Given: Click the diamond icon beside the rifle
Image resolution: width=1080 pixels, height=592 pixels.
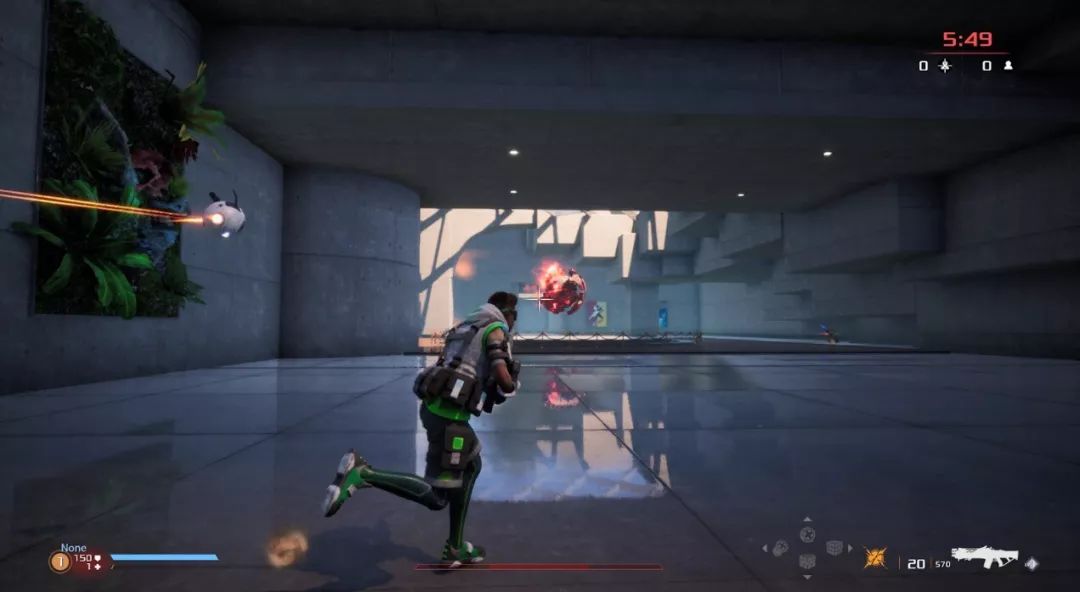Looking at the screenshot, I should point(1031,563).
